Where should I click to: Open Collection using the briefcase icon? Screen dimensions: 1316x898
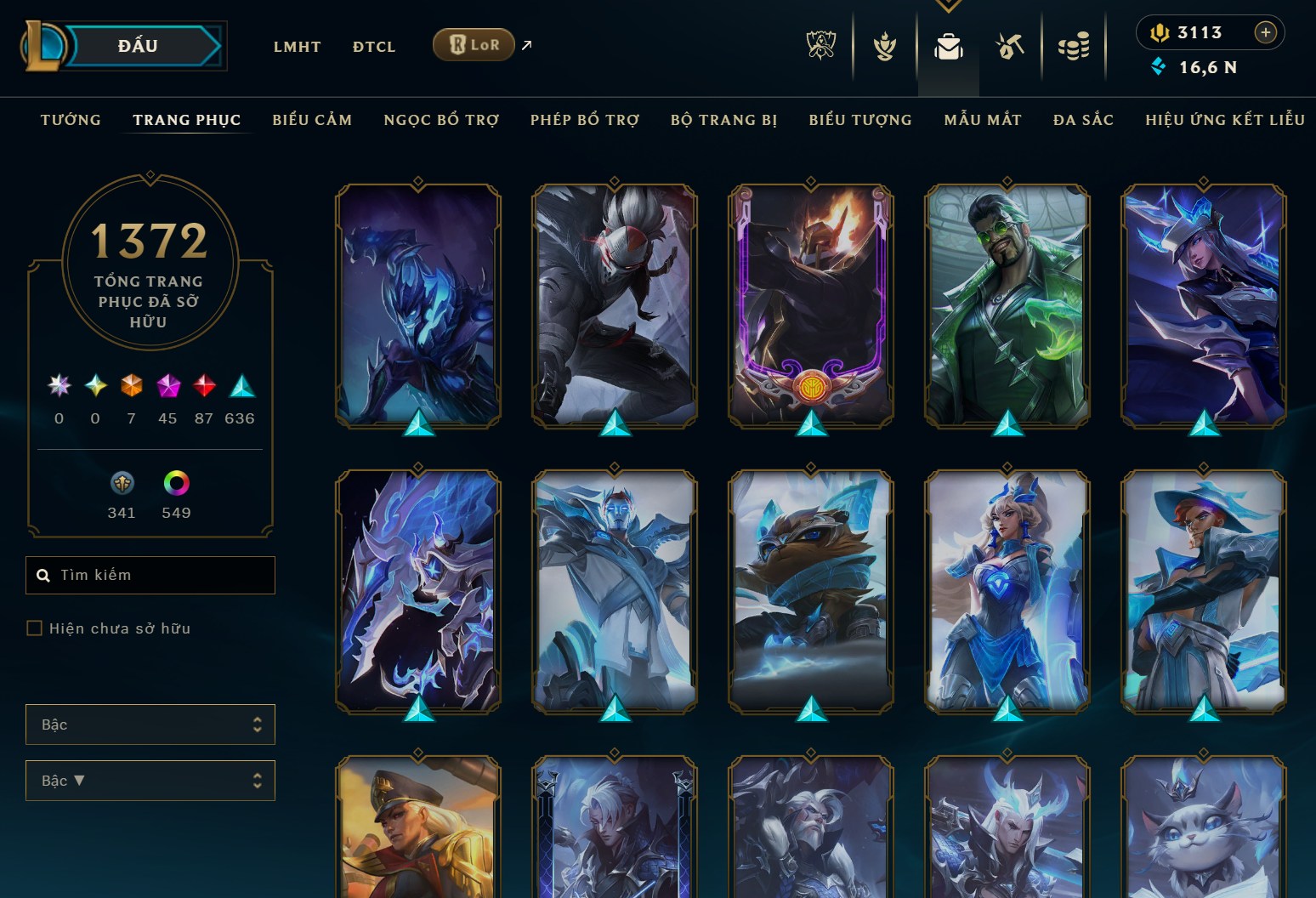point(948,47)
